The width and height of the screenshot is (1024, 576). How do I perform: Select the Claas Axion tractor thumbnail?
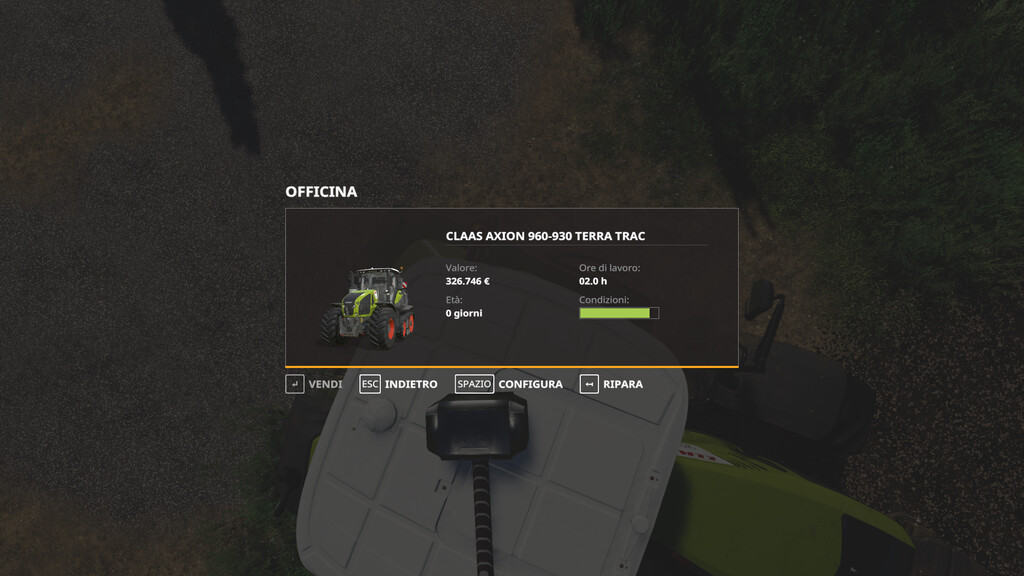click(x=366, y=306)
